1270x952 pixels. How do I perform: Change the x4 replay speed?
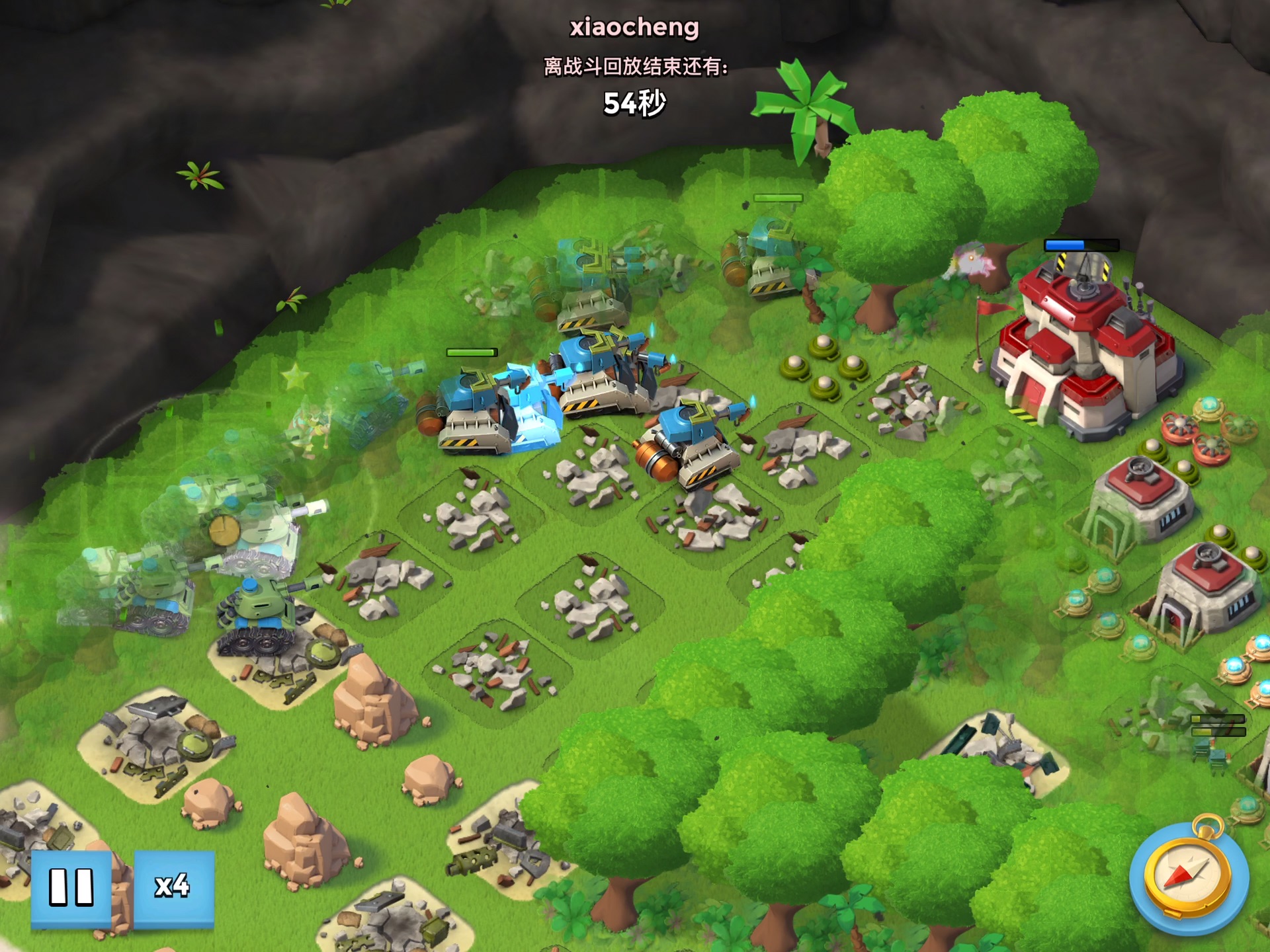pyautogui.click(x=174, y=887)
